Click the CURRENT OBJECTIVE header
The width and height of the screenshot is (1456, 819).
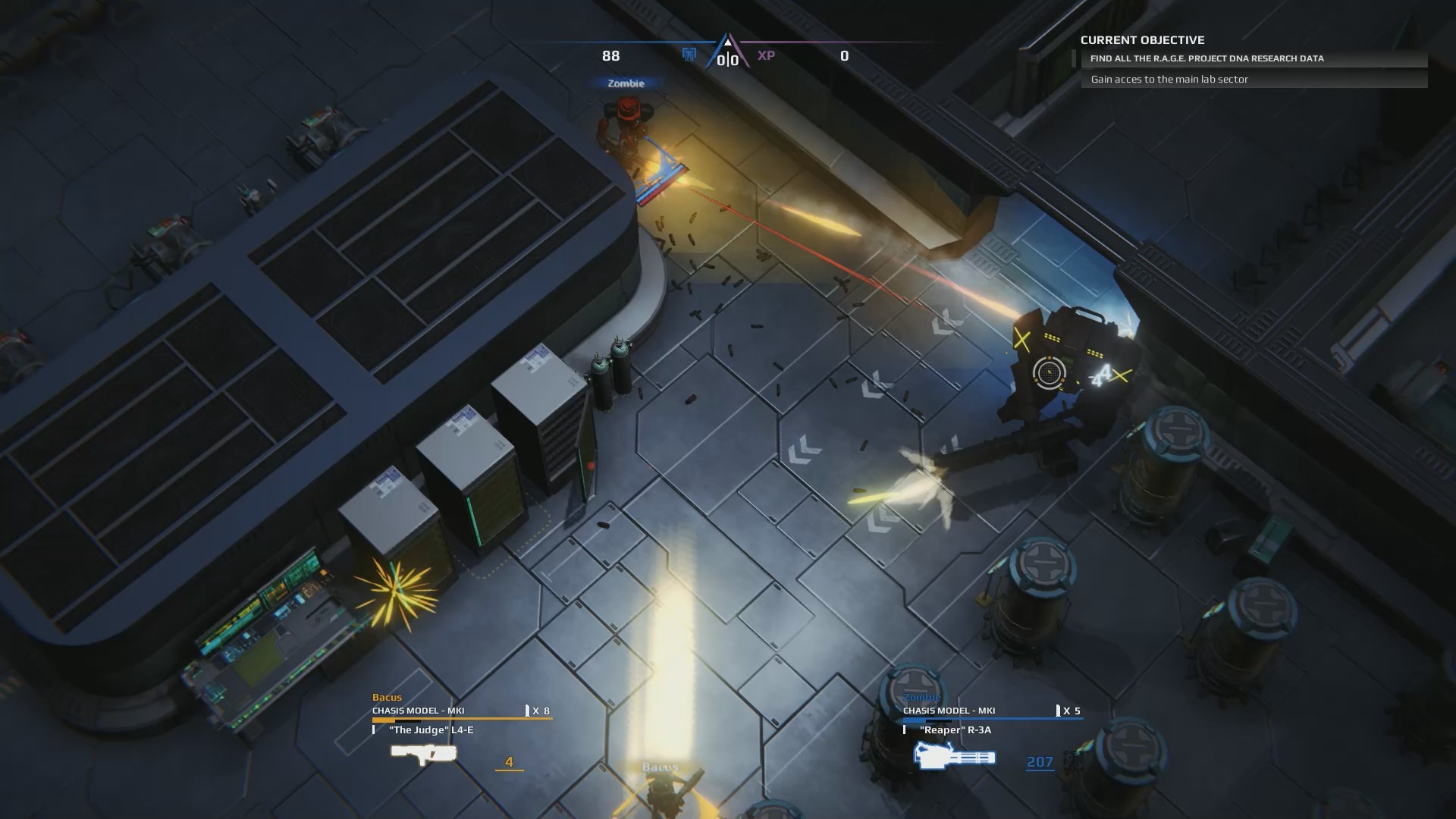tap(1144, 40)
